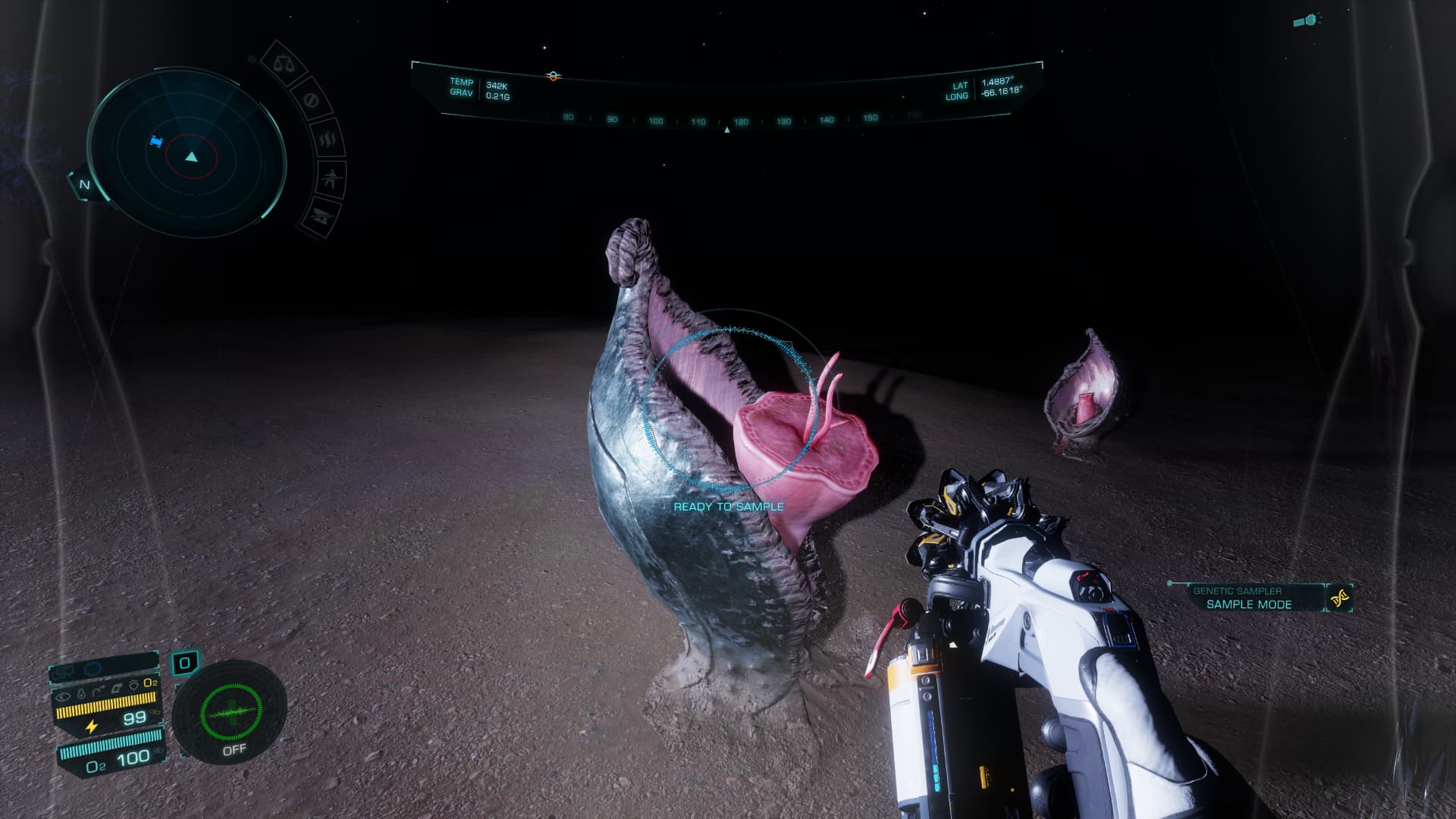
Task: Click the heat waves status icon
Action: point(328,139)
